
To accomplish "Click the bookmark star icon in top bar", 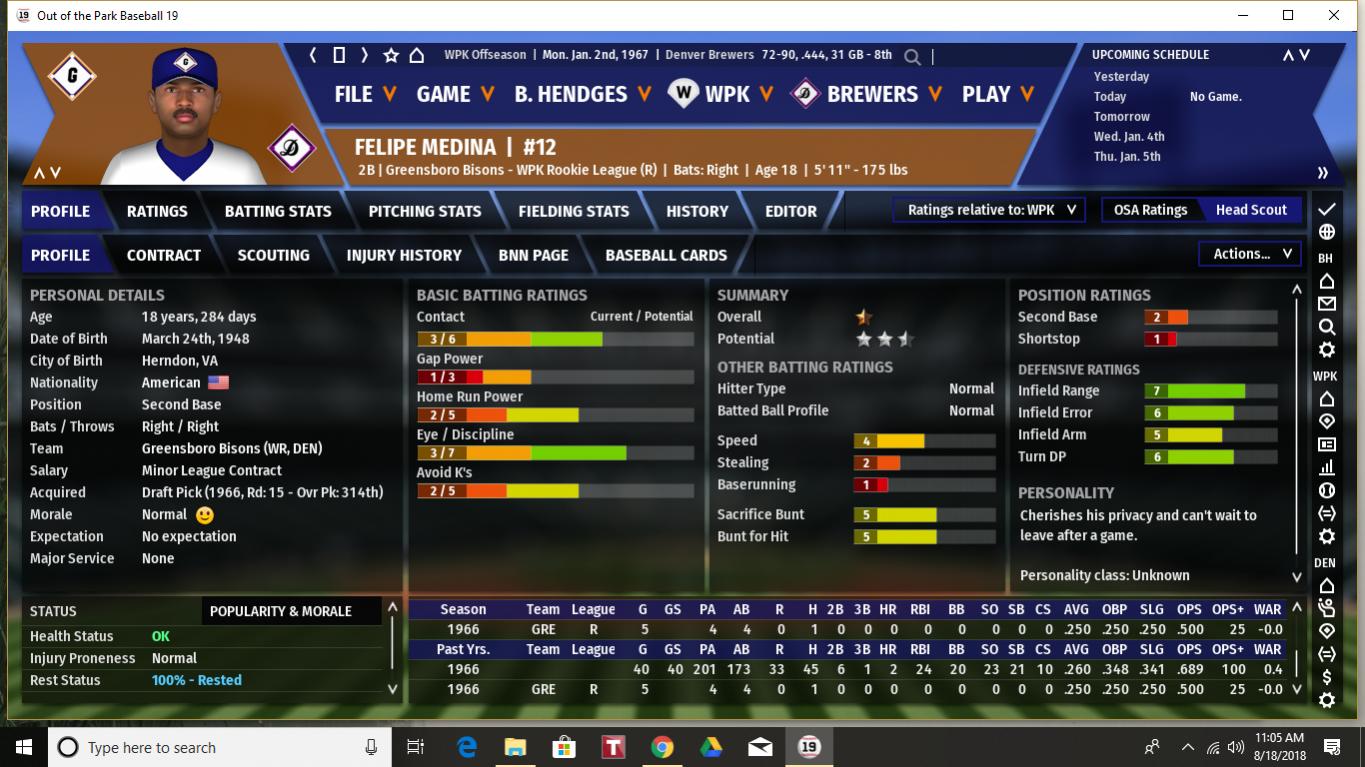I will pos(391,55).
